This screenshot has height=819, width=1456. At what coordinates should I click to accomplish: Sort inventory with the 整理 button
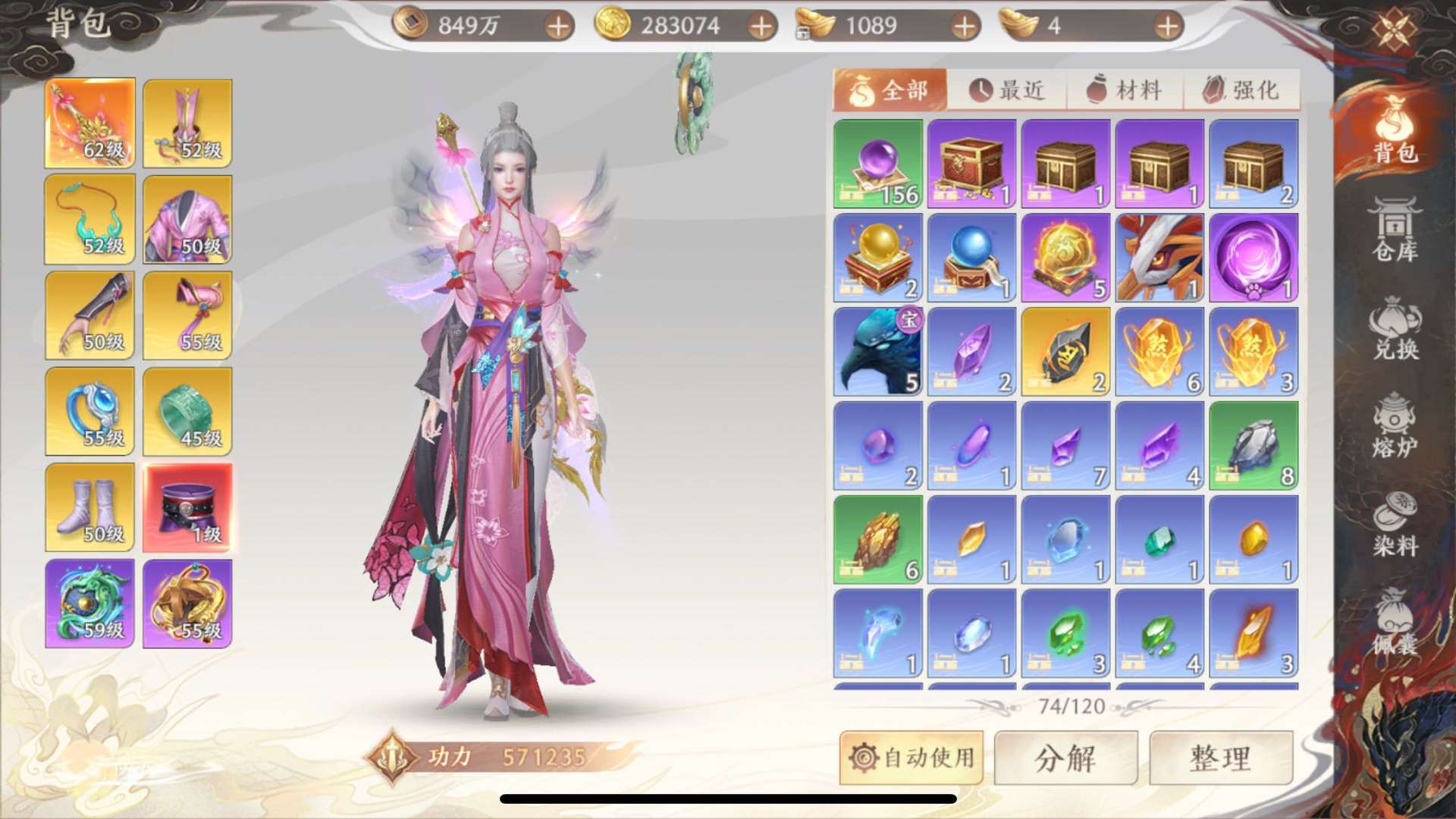1221,758
